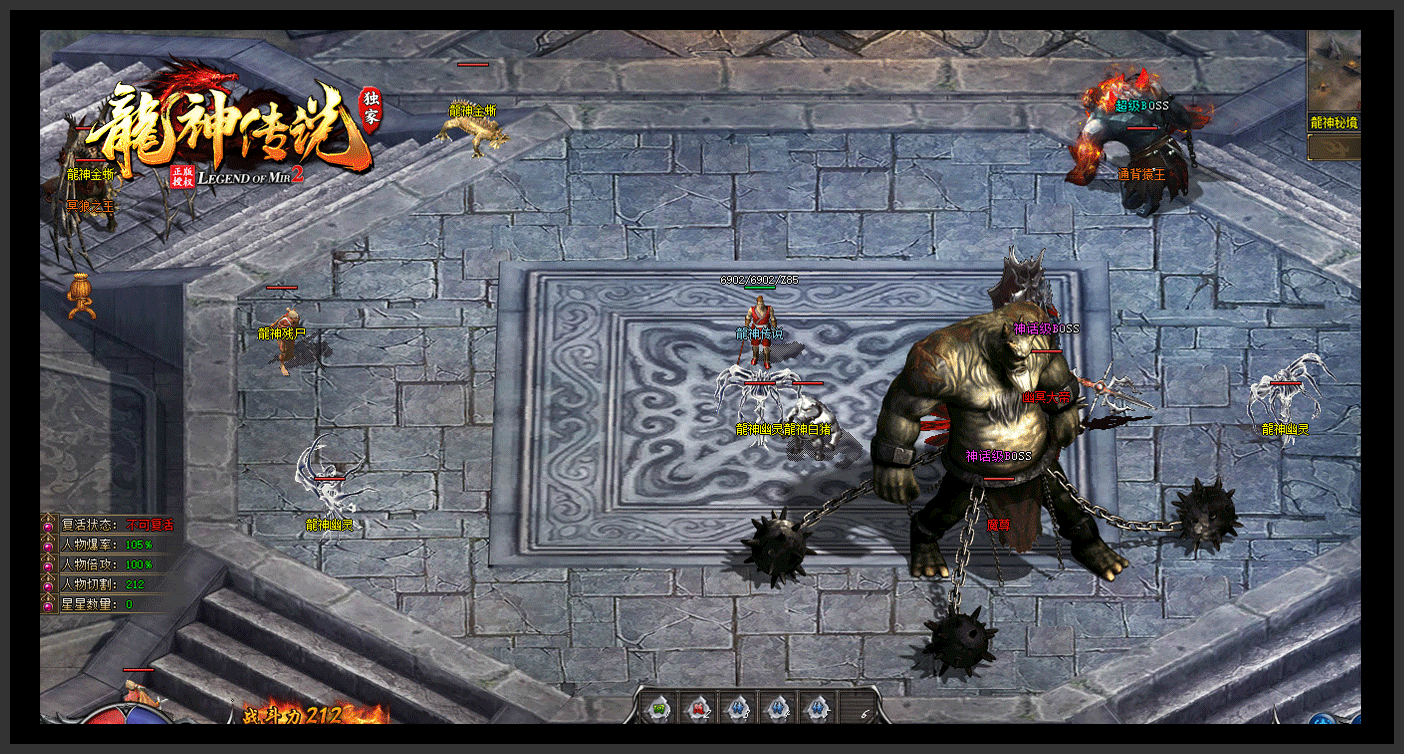Open the orange lantern icon
Image resolution: width=1404 pixels, height=754 pixels.
[x=81, y=296]
